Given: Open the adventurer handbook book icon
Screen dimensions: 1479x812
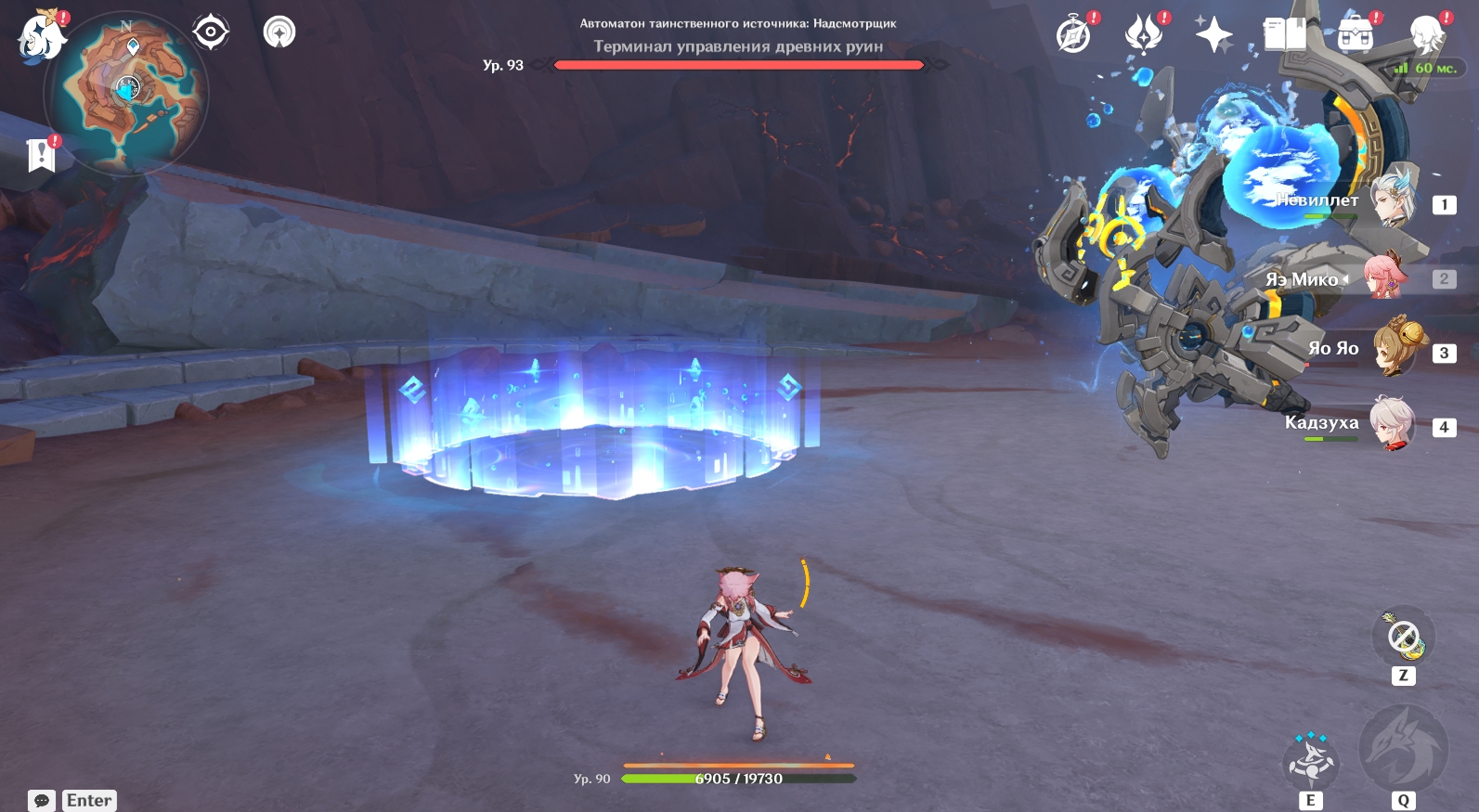Looking at the screenshot, I should (1285, 35).
